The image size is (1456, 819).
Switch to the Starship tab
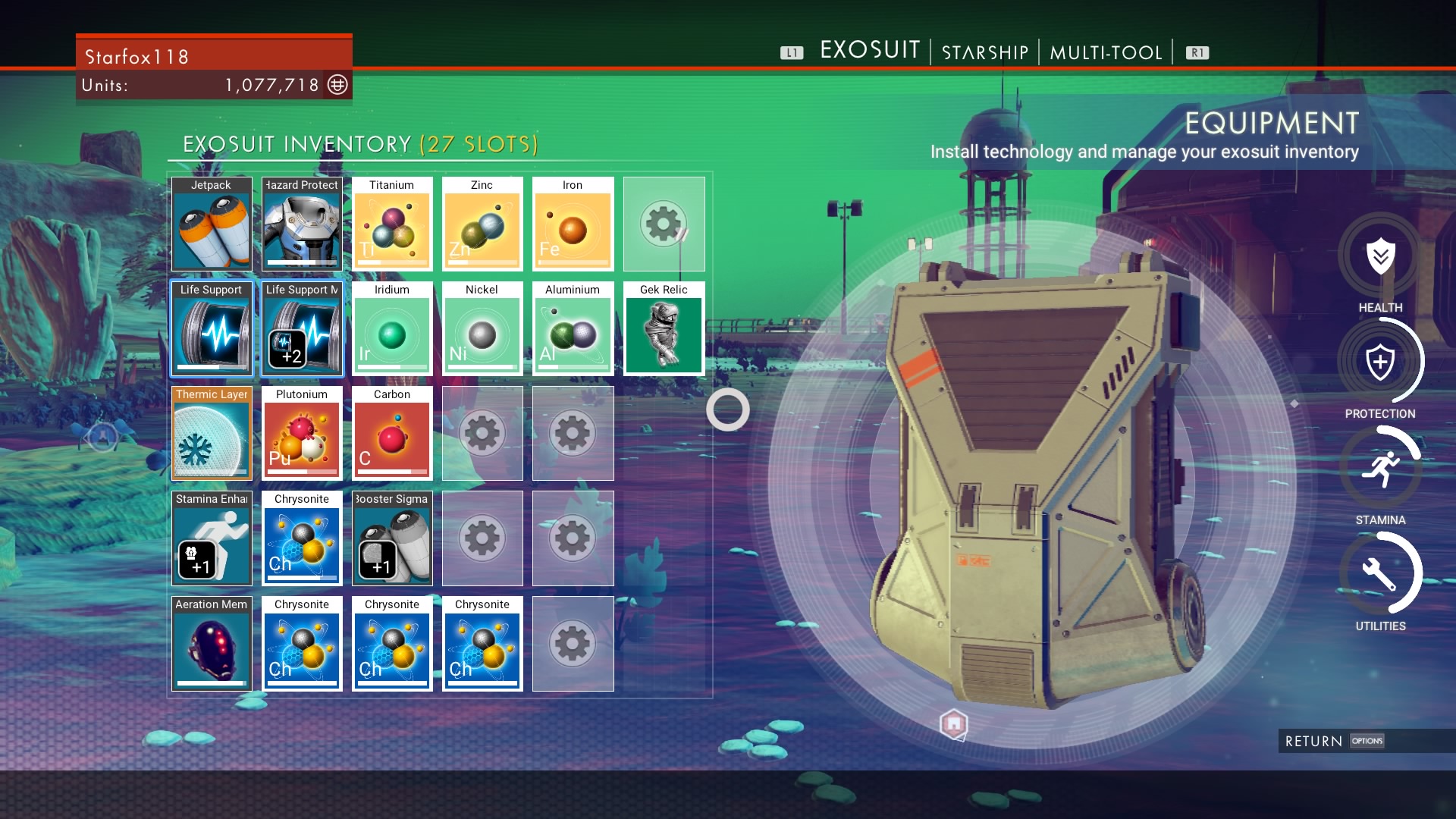pos(984,52)
